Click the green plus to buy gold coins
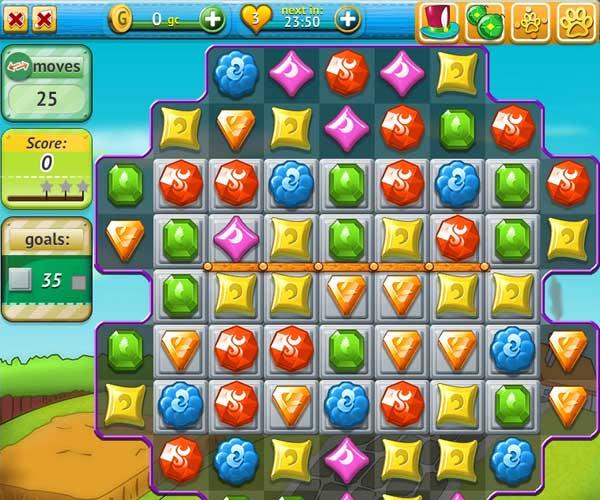Viewport: 600px width, 500px height. point(212,18)
